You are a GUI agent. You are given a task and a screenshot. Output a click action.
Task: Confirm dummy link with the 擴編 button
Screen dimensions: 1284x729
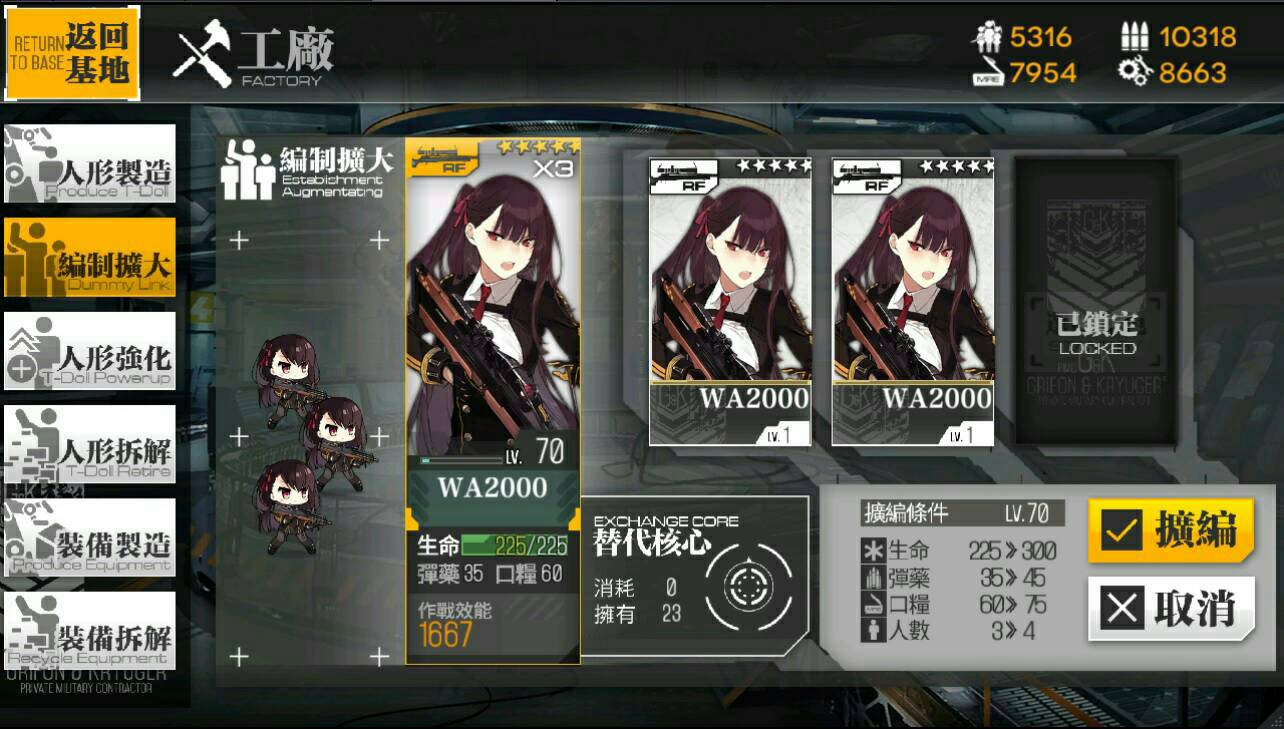click(x=1170, y=530)
